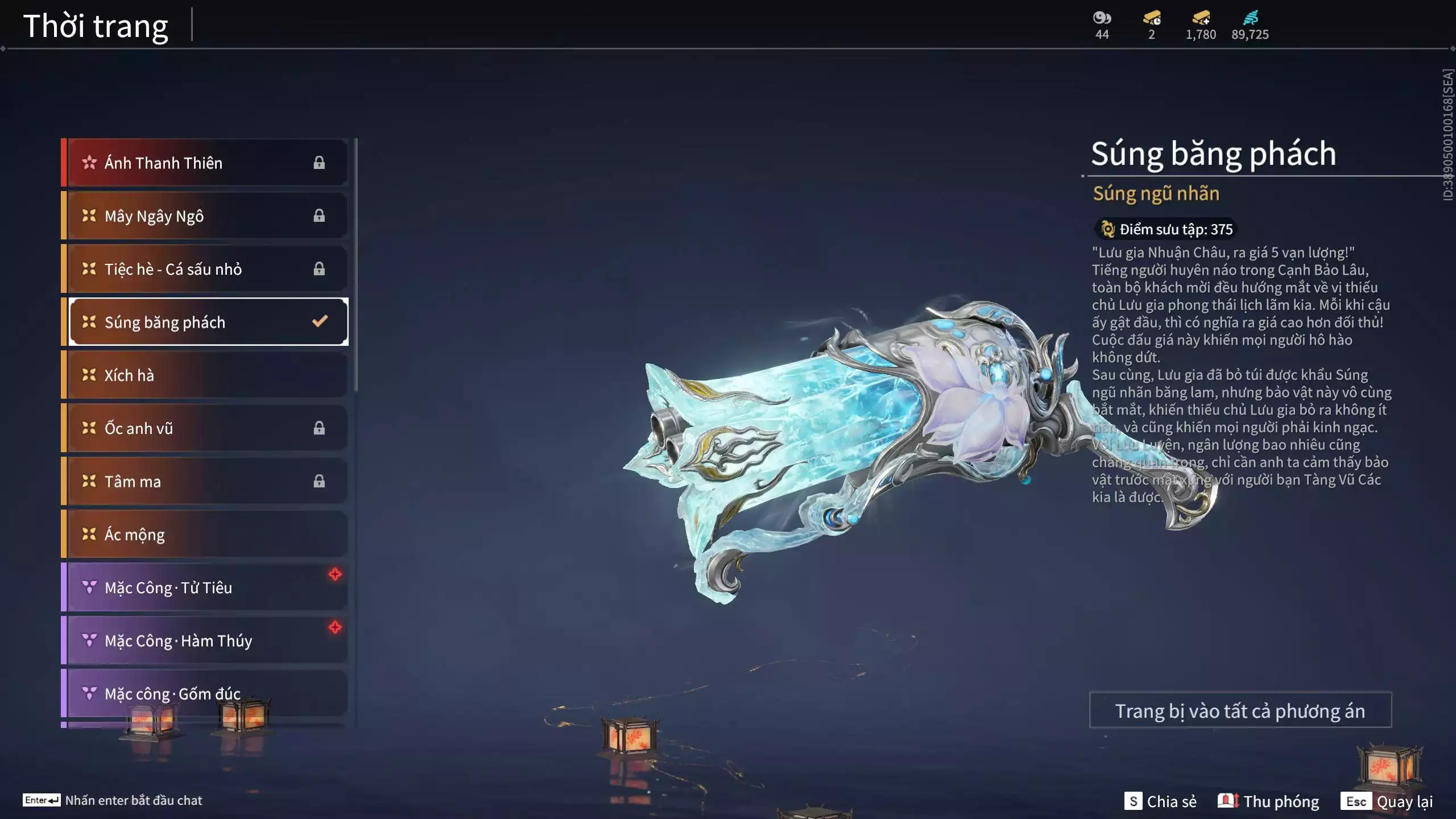Click the blue feather currency icon
1456x819 pixels.
tap(1250, 18)
